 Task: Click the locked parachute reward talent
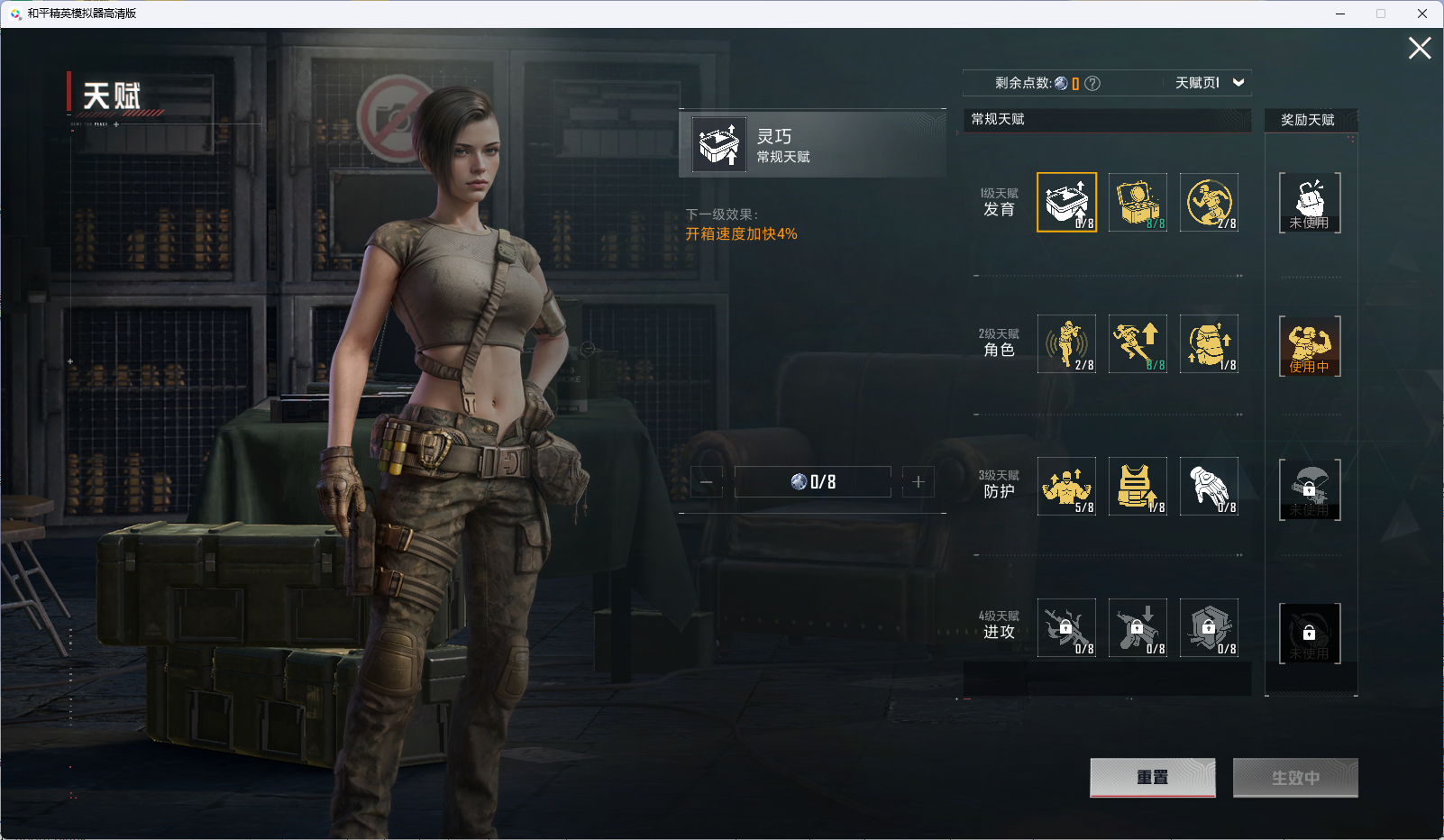pyautogui.click(x=1310, y=489)
